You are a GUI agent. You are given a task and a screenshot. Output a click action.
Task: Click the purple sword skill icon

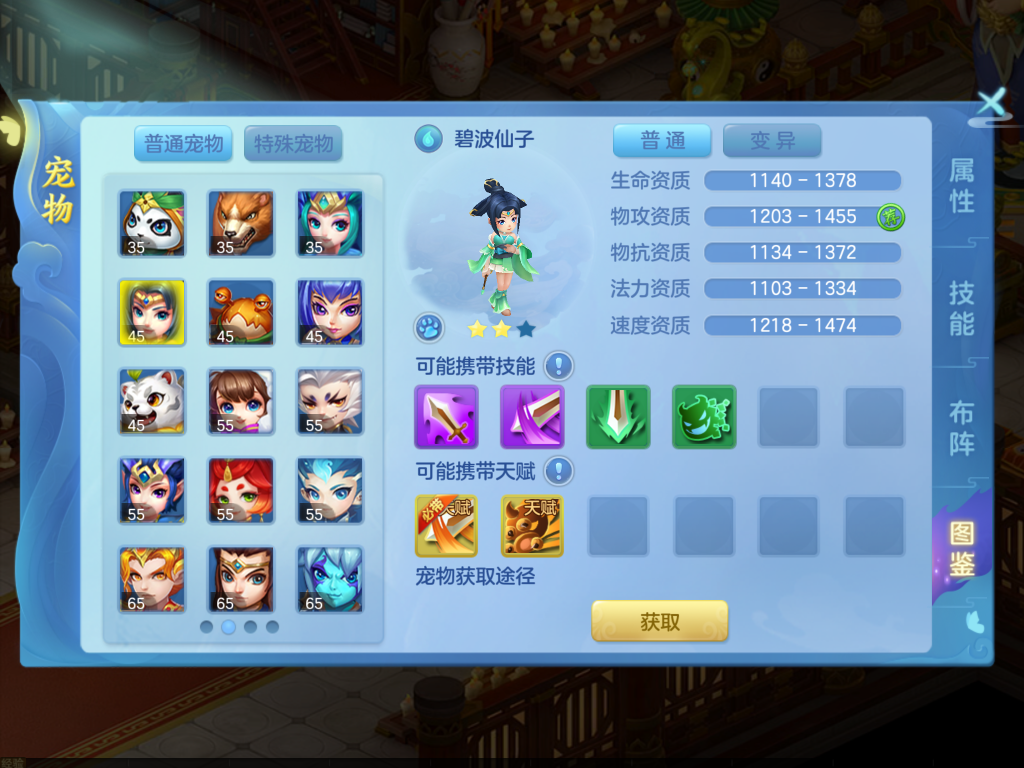tap(446, 416)
